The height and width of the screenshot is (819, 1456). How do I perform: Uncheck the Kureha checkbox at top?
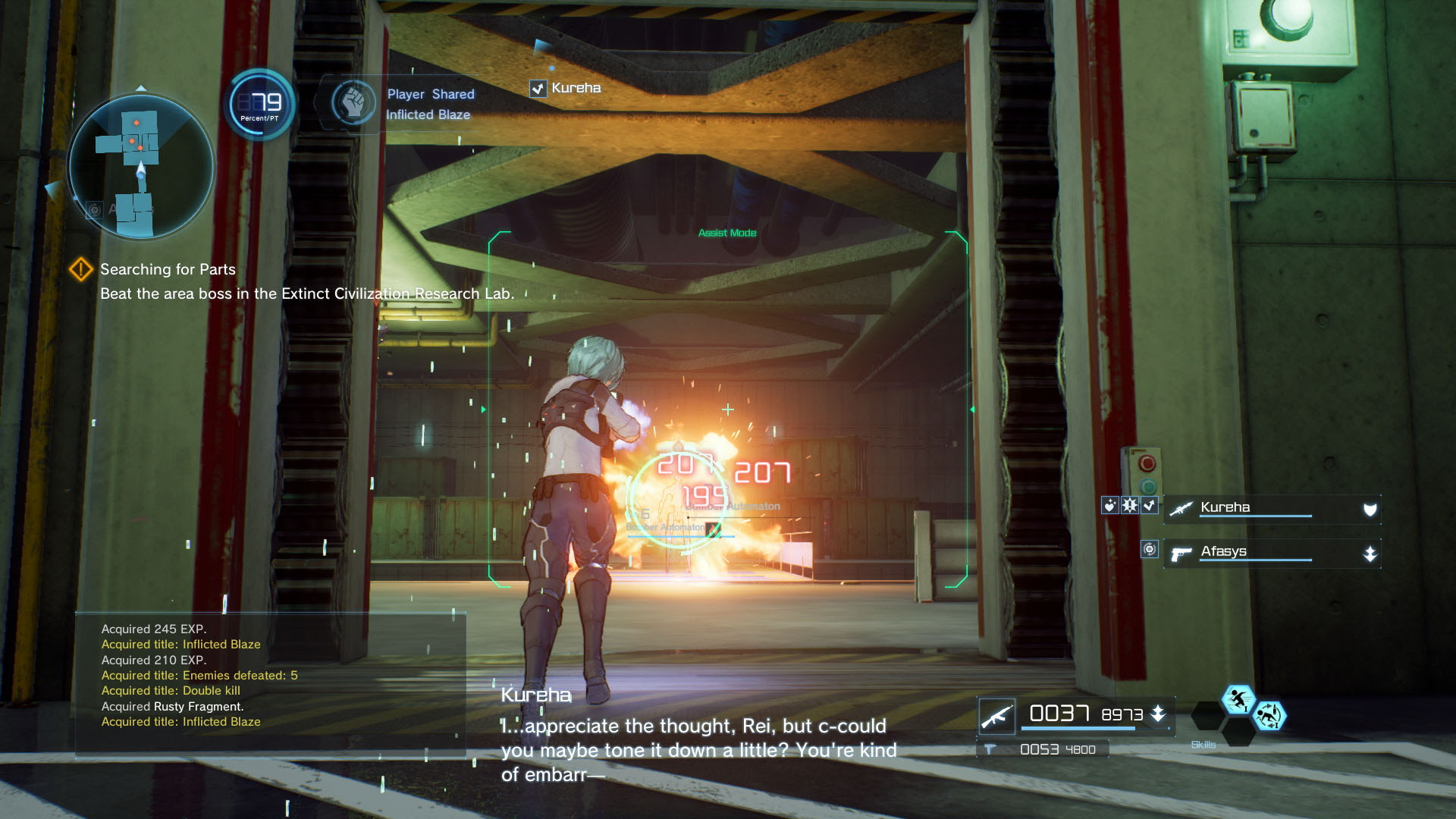(538, 88)
